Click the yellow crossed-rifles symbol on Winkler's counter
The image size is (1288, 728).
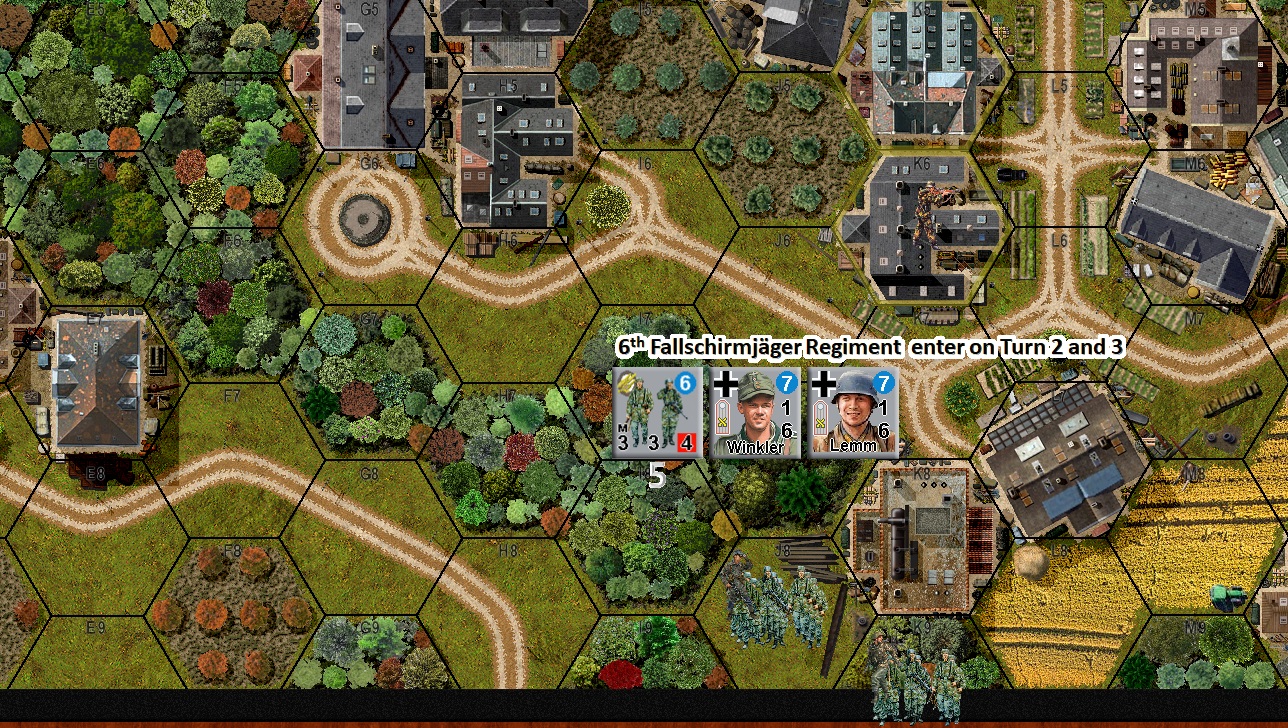[723, 422]
